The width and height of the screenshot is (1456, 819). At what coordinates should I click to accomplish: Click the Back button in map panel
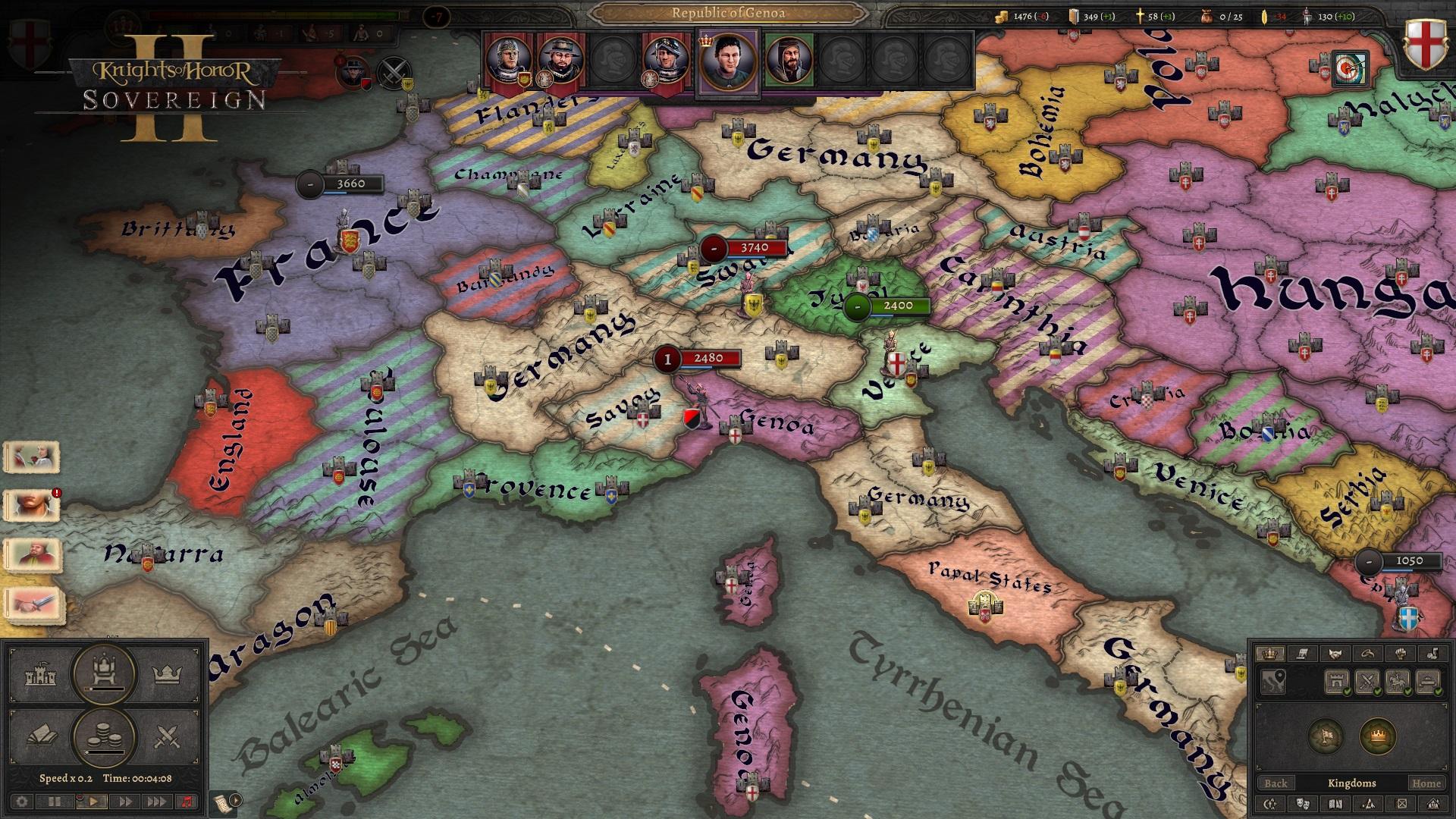point(1276,783)
